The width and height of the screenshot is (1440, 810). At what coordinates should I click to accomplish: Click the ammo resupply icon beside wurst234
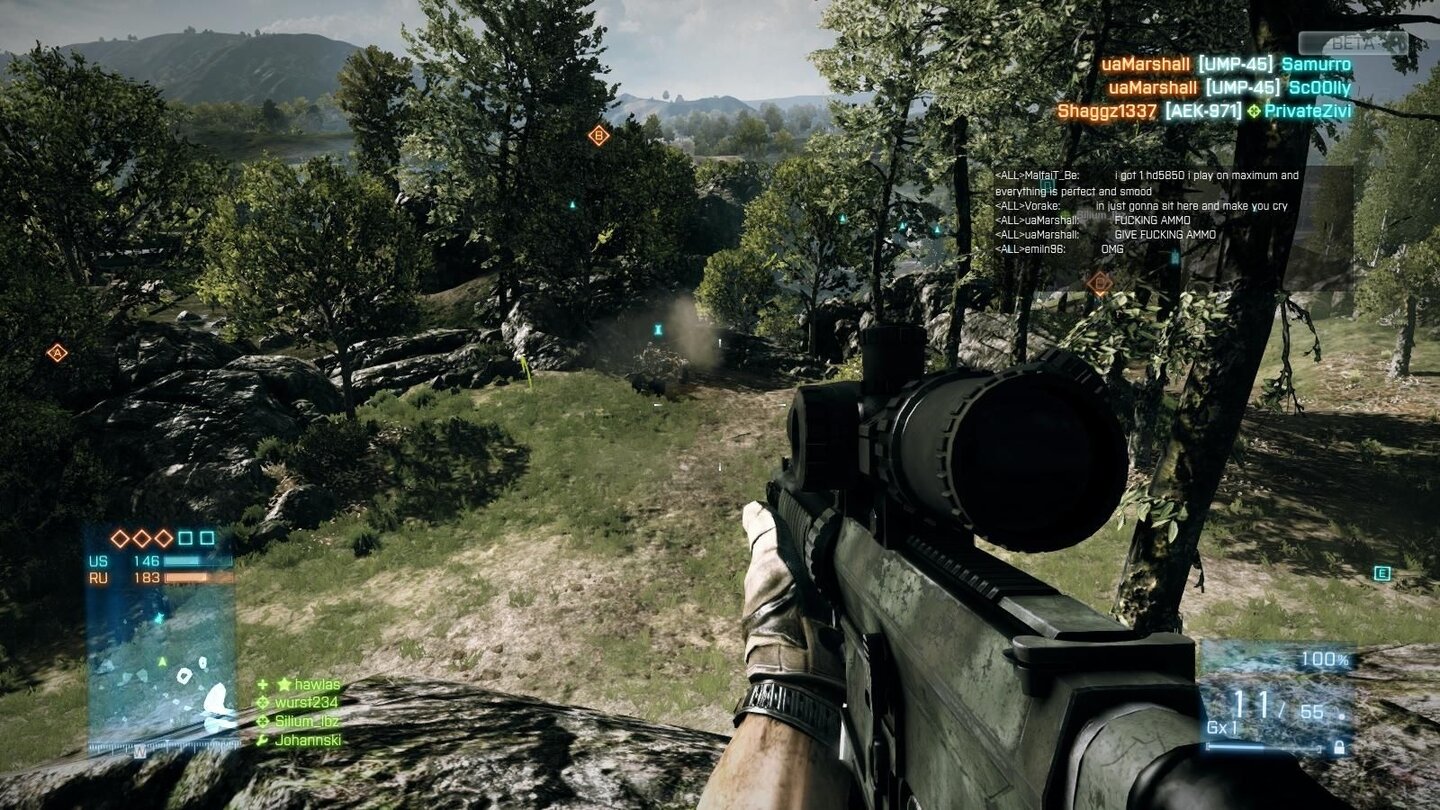pyautogui.click(x=262, y=702)
